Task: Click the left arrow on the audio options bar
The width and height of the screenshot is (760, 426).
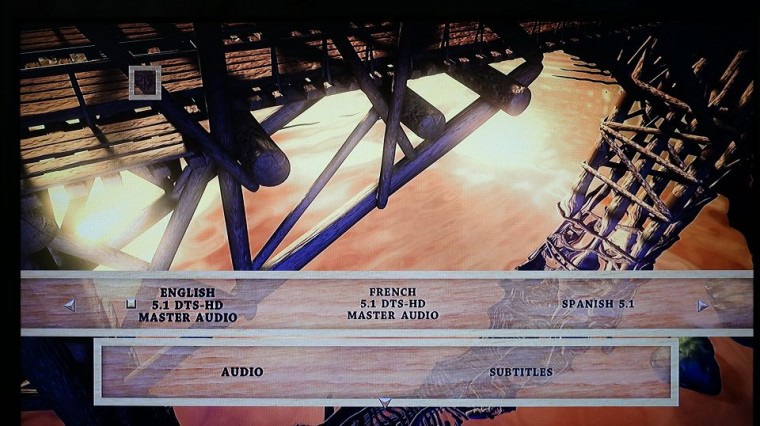Action: tap(69, 305)
